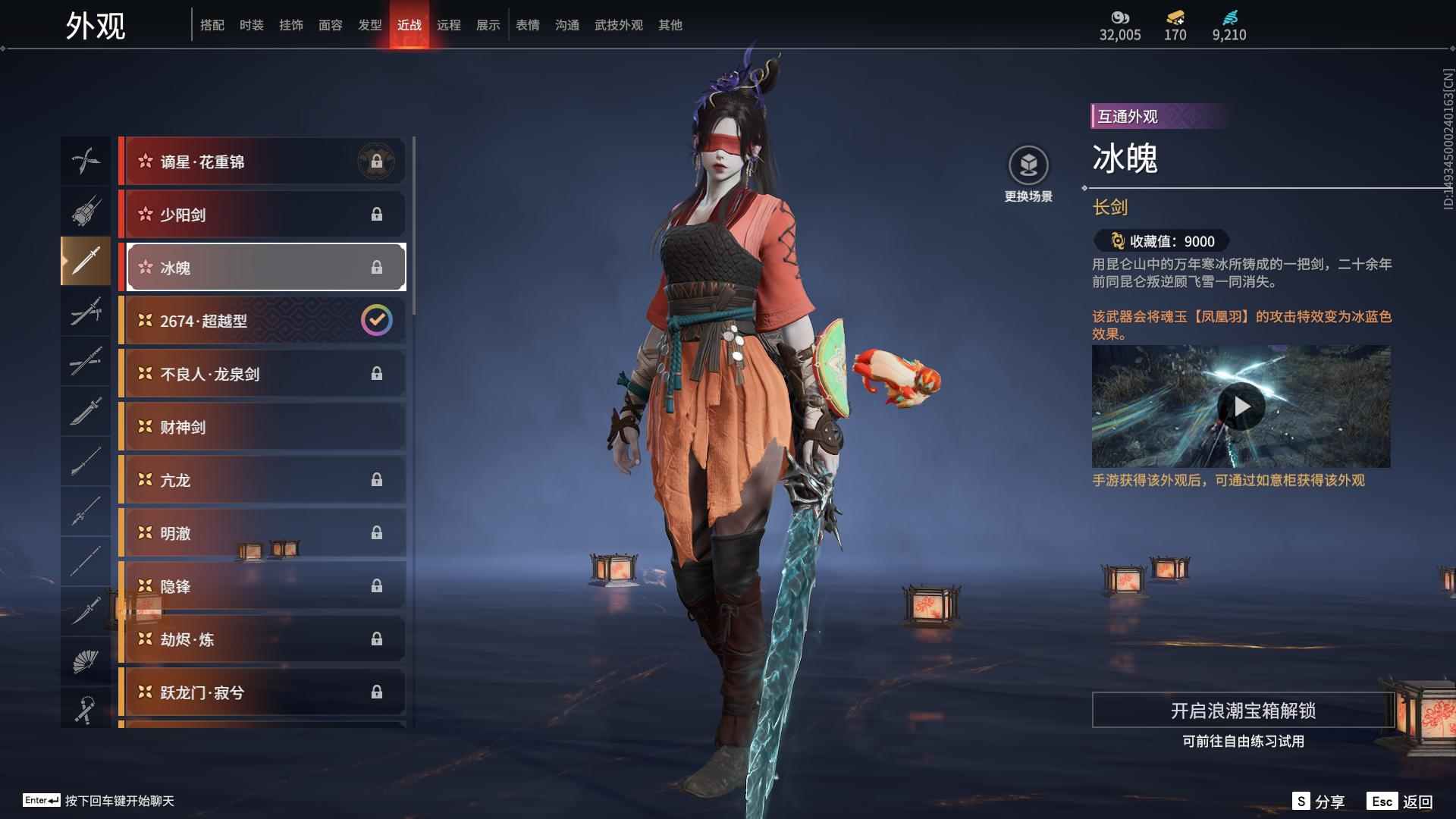The height and width of the screenshot is (819, 1456).
Task: Open the 武技外观 tab
Action: [618, 25]
